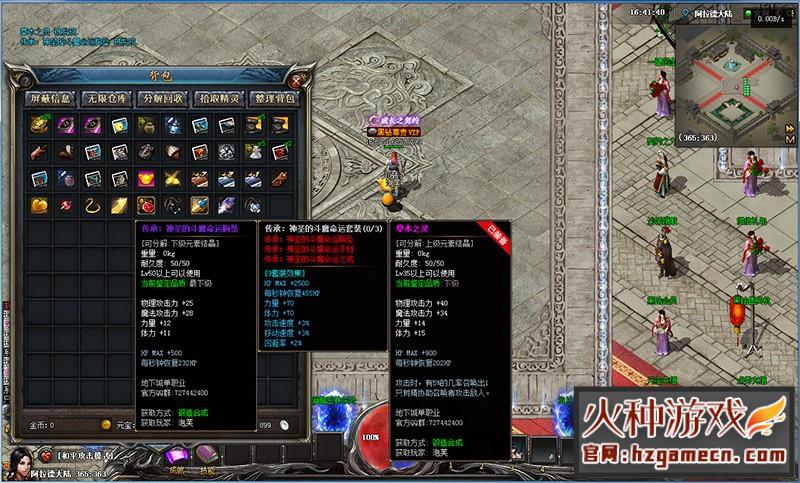Choose the 分解回收 button

click(x=160, y=98)
